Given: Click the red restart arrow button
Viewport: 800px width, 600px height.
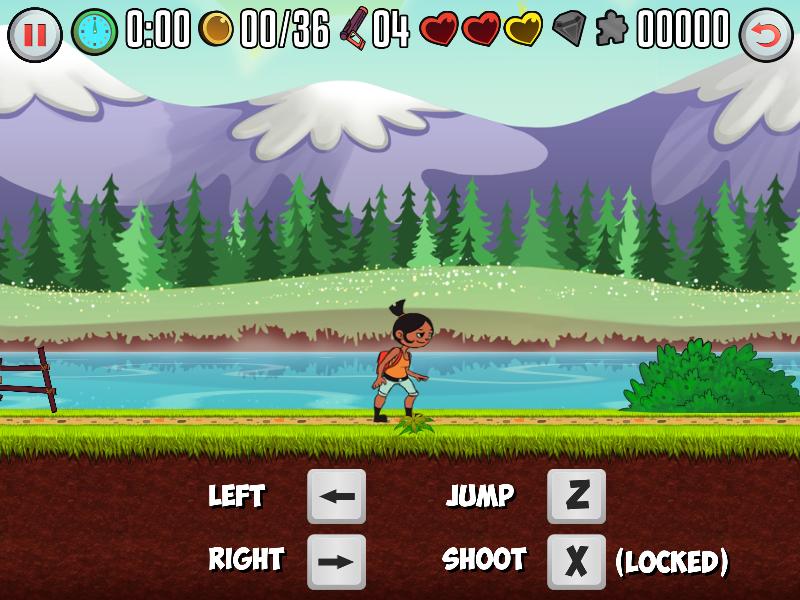Looking at the screenshot, I should [766, 35].
